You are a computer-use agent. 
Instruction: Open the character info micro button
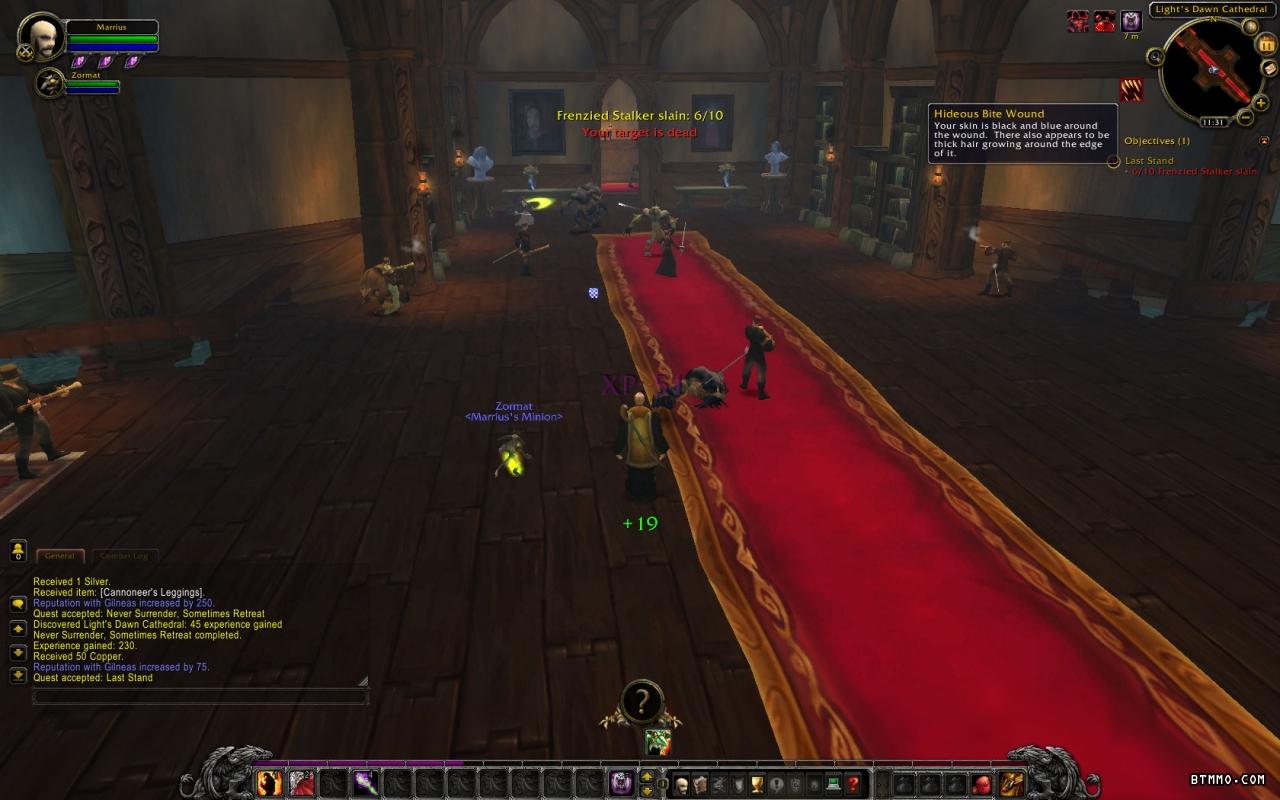click(x=682, y=784)
